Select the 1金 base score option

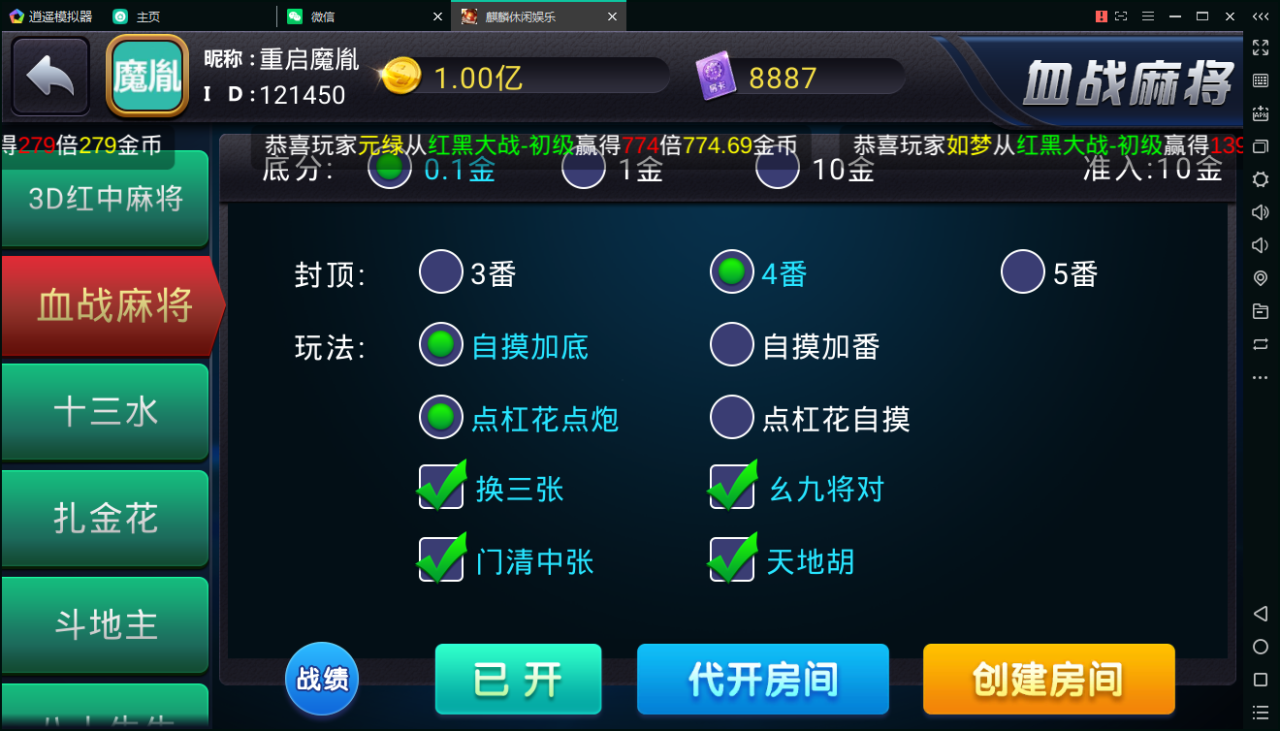[583, 169]
